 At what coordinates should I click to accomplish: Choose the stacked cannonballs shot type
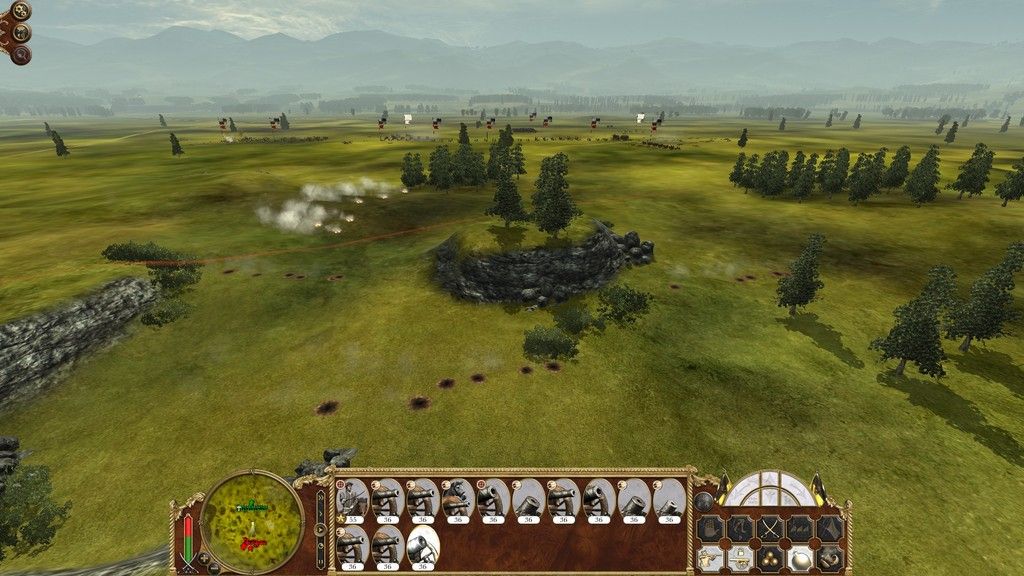(x=770, y=558)
